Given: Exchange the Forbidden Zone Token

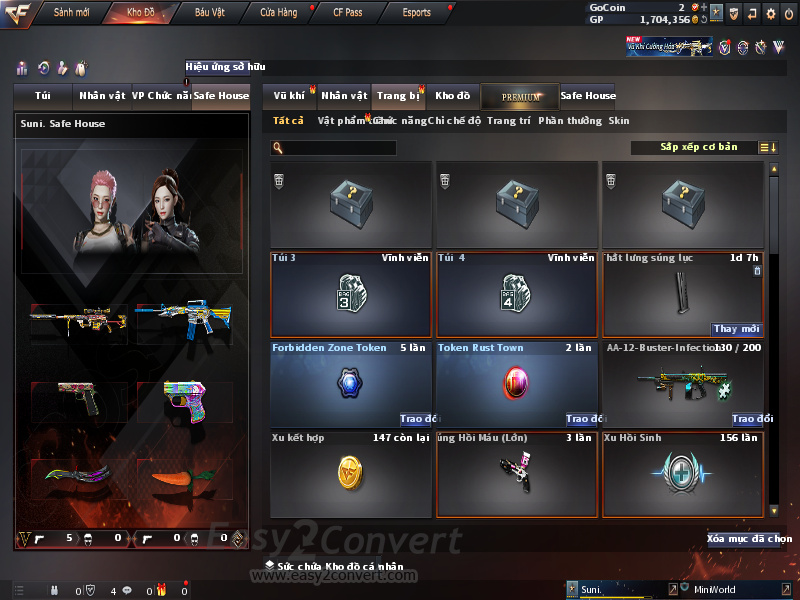Looking at the screenshot, I should coord(415,419).
